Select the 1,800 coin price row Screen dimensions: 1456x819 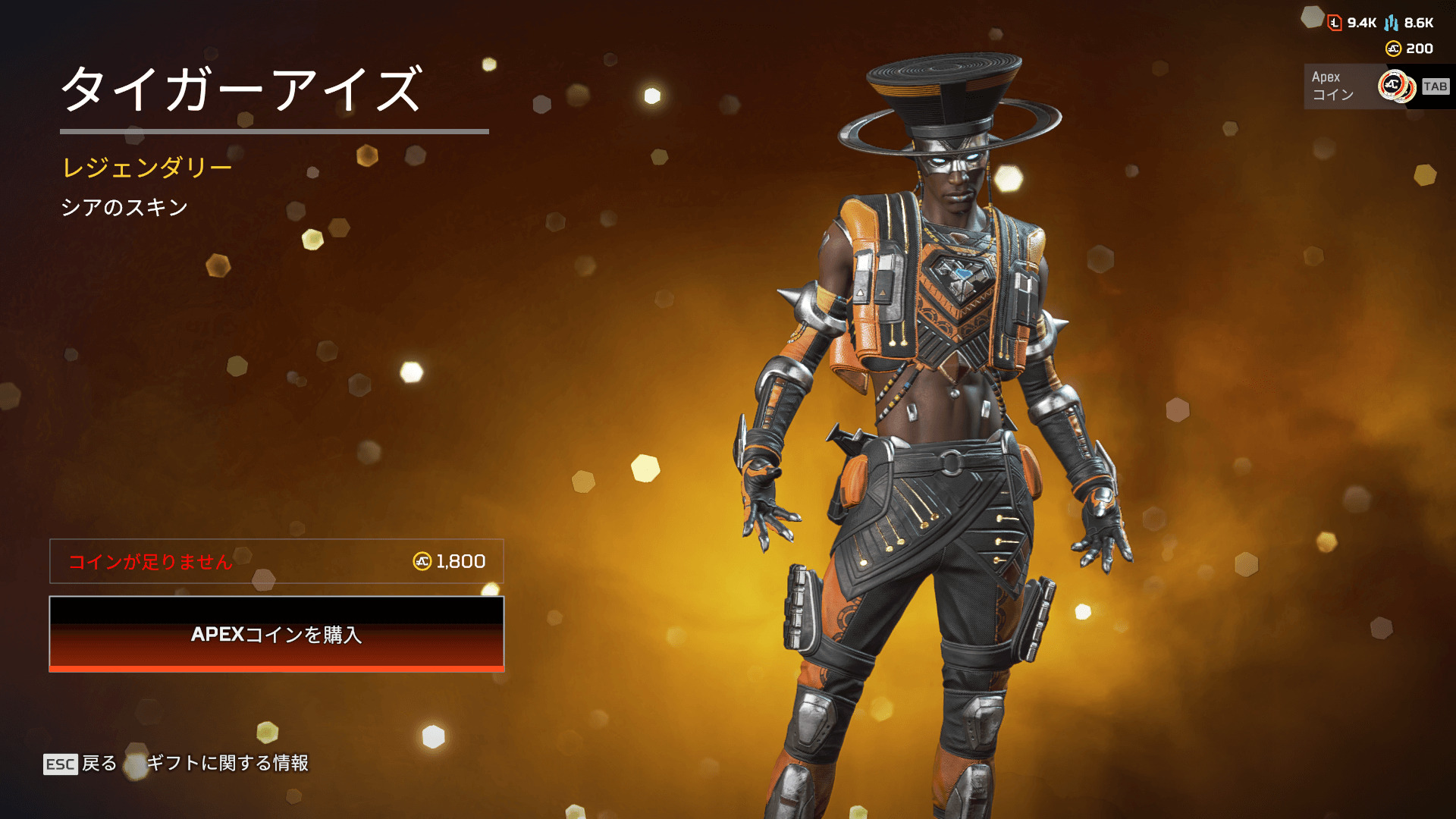(276, 561)
